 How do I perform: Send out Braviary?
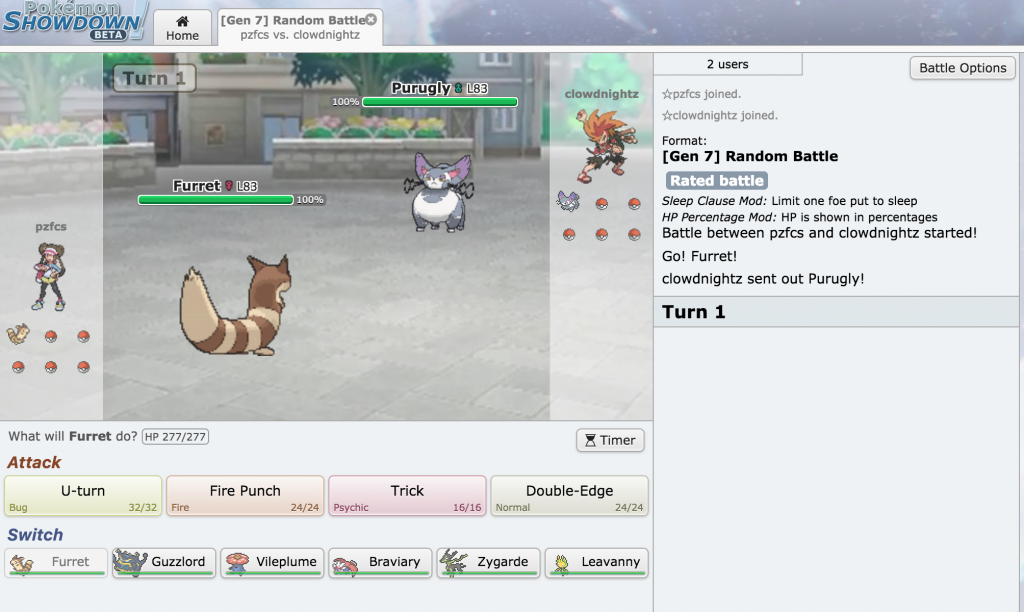pyautogui.click(x=380, y=563)
